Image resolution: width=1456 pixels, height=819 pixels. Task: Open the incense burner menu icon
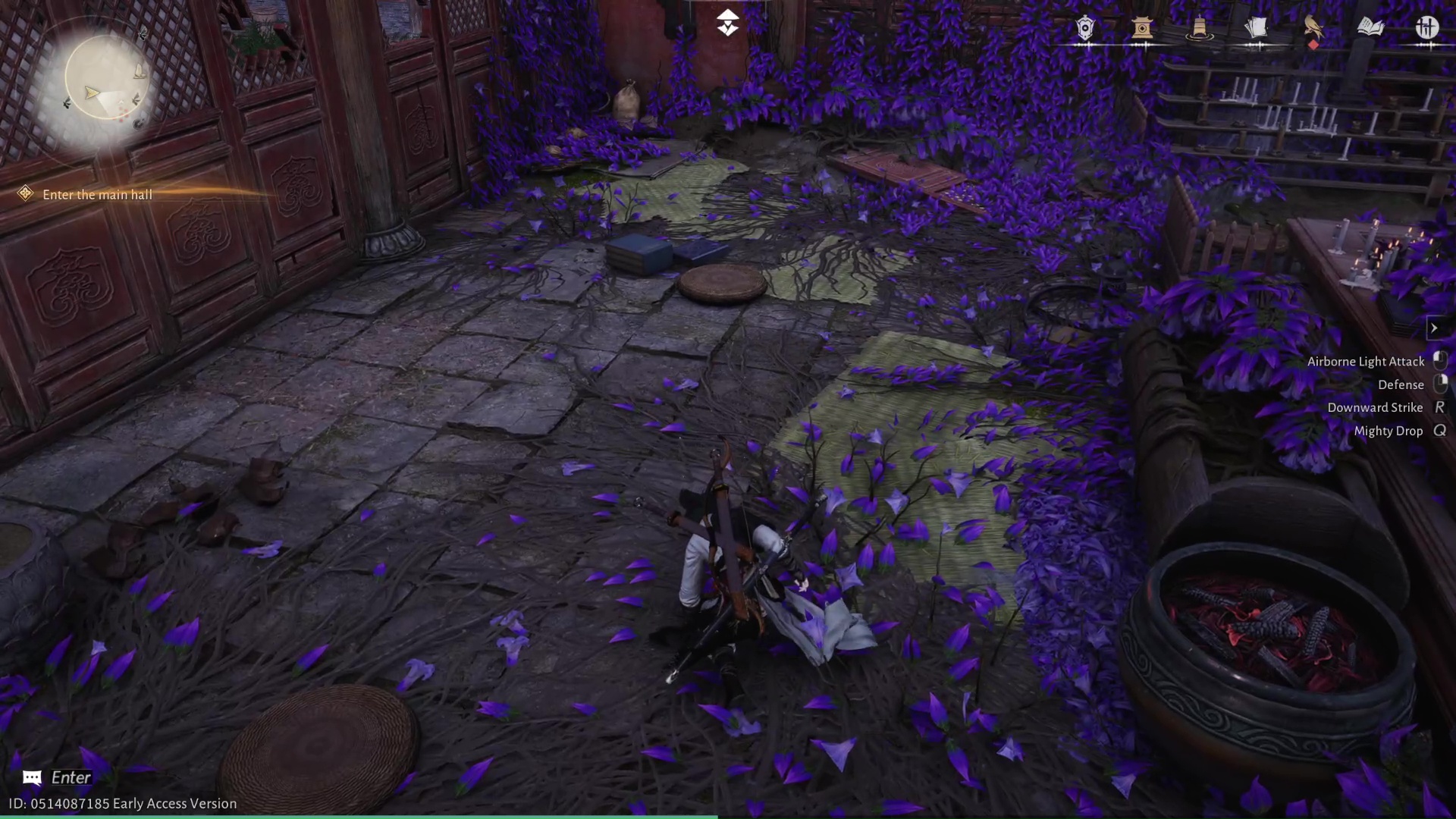point(1198,28)
